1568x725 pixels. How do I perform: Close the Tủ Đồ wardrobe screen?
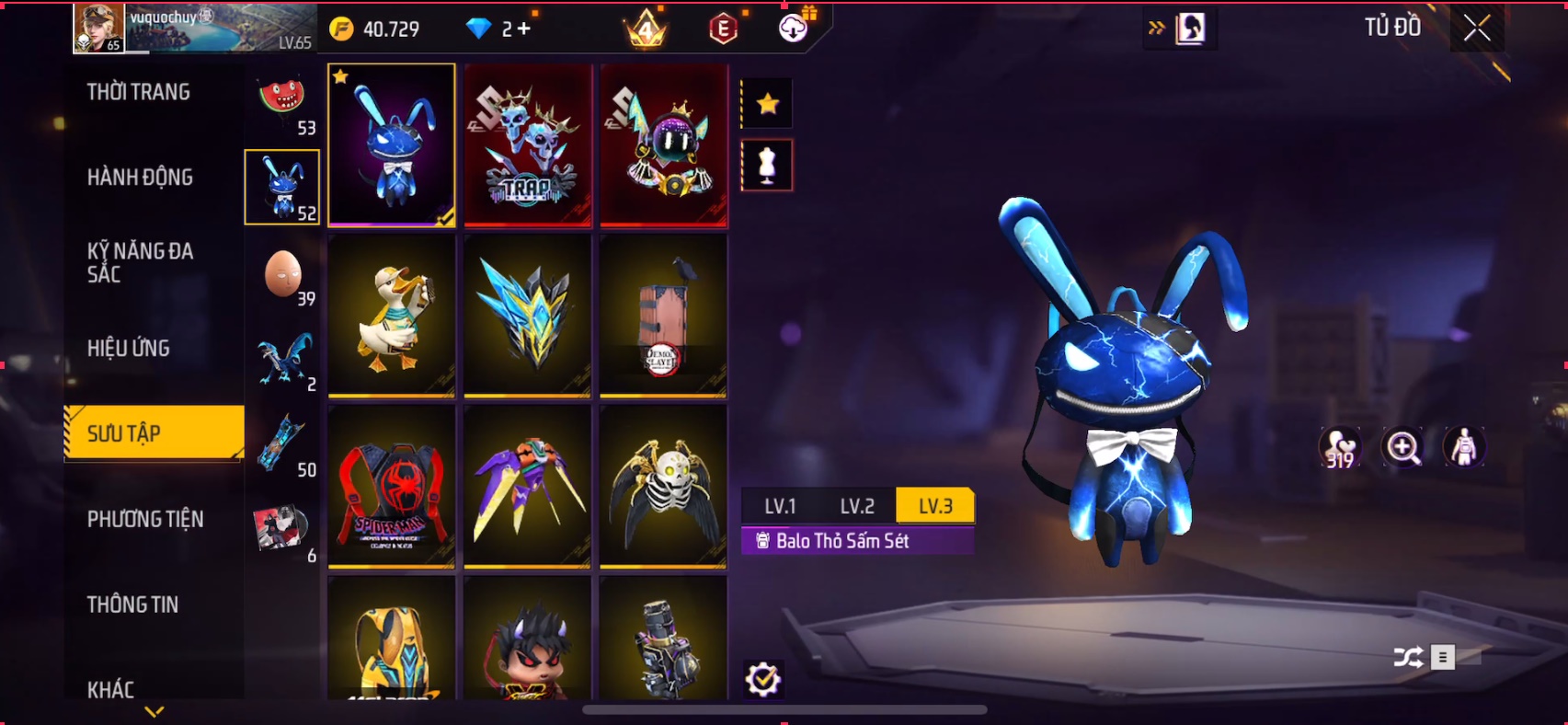1477,29
